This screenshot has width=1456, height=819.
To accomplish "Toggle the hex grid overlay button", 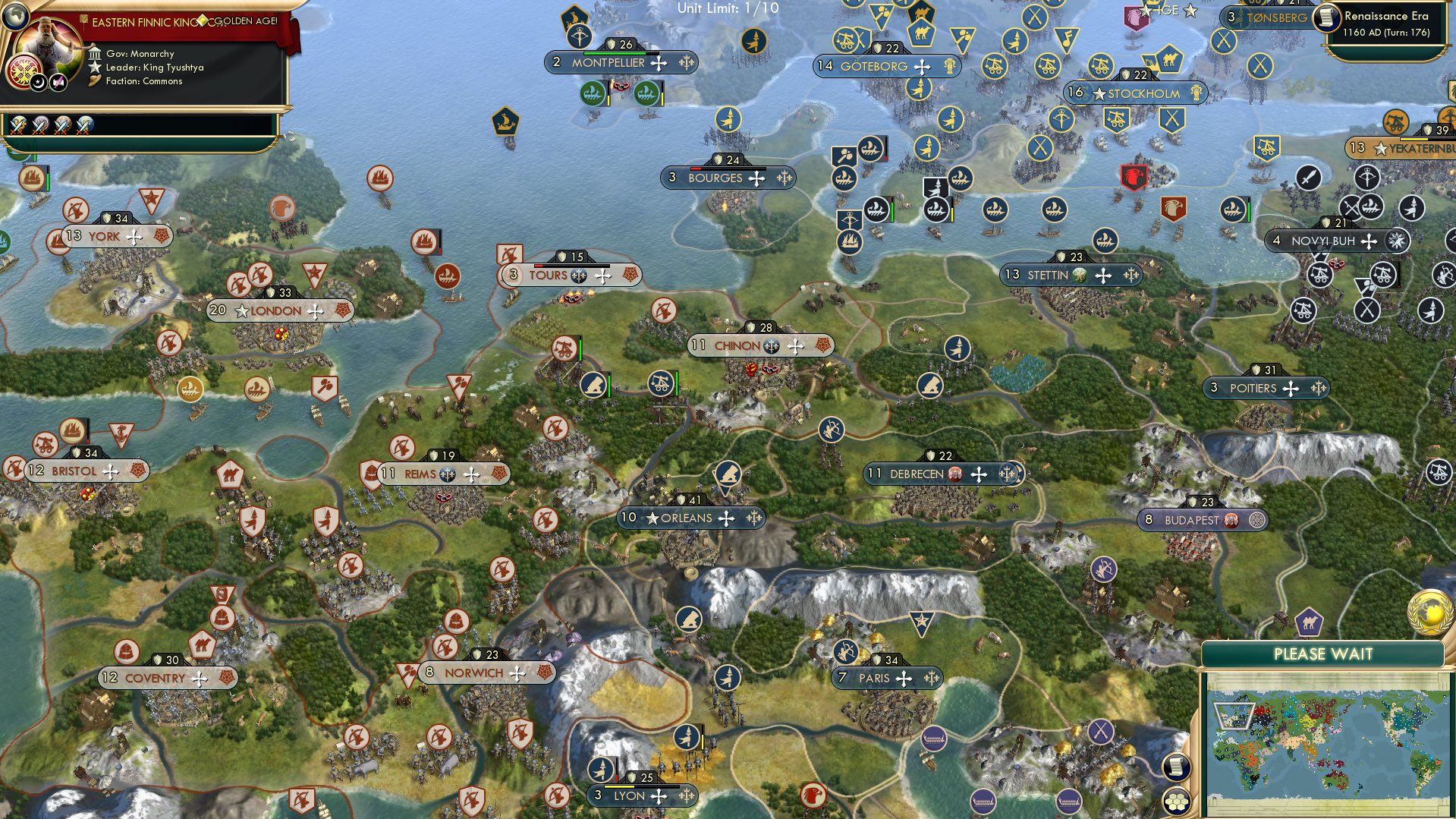I will (x=1176, y=802).
